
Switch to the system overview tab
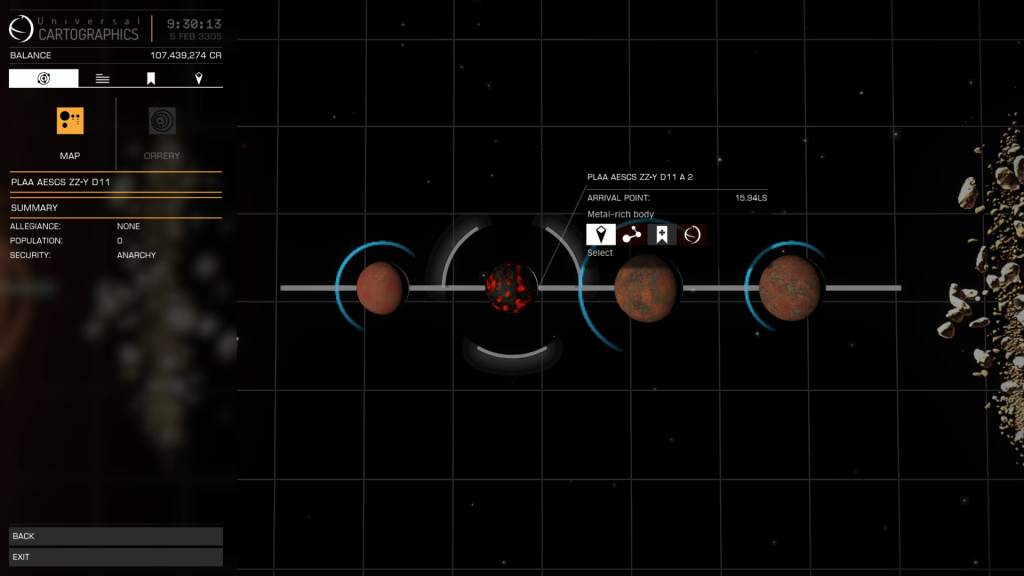coord(44,78)
